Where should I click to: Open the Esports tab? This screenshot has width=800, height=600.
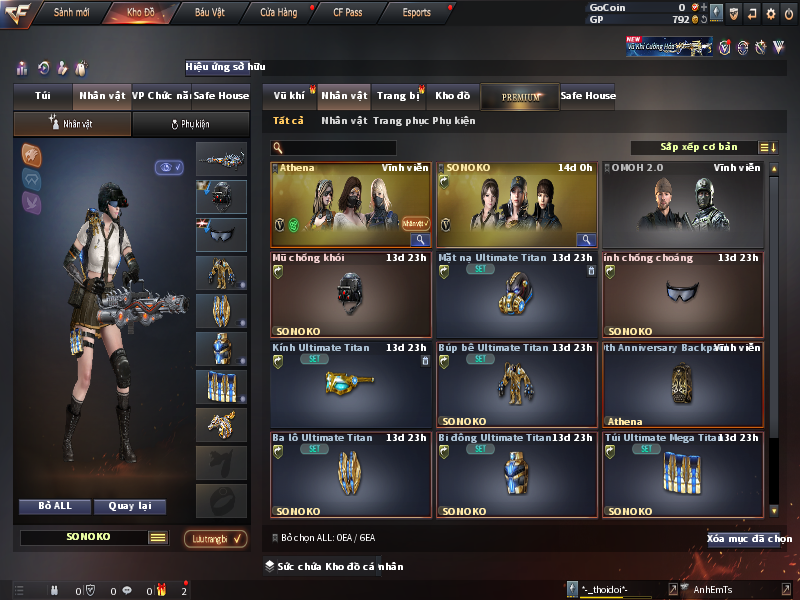(416, 13)
